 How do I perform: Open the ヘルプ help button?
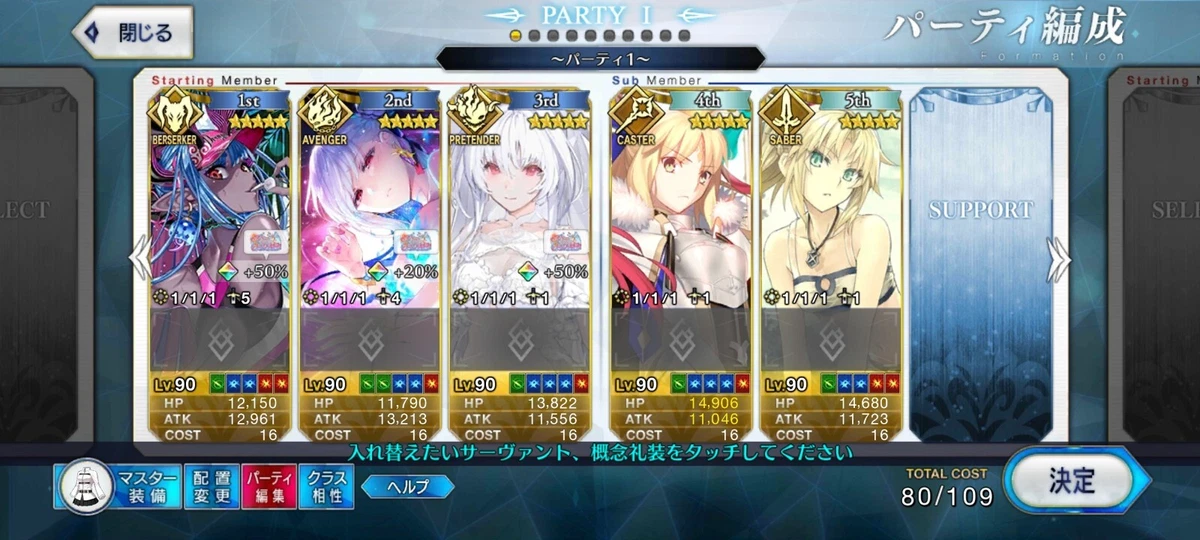pos(407,487)
